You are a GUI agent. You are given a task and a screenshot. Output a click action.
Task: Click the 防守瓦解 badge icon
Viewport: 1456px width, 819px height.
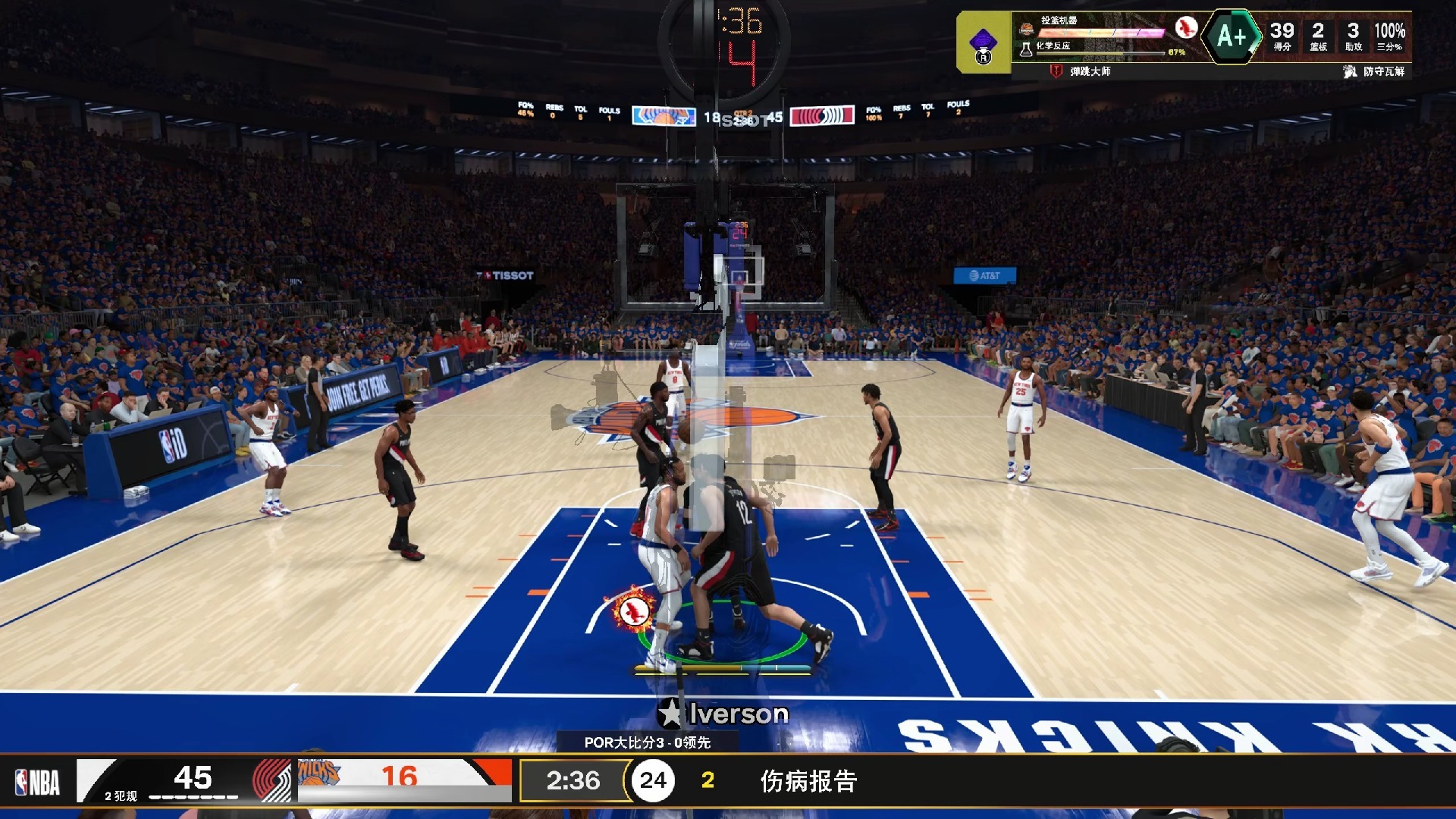(1350, 71)
